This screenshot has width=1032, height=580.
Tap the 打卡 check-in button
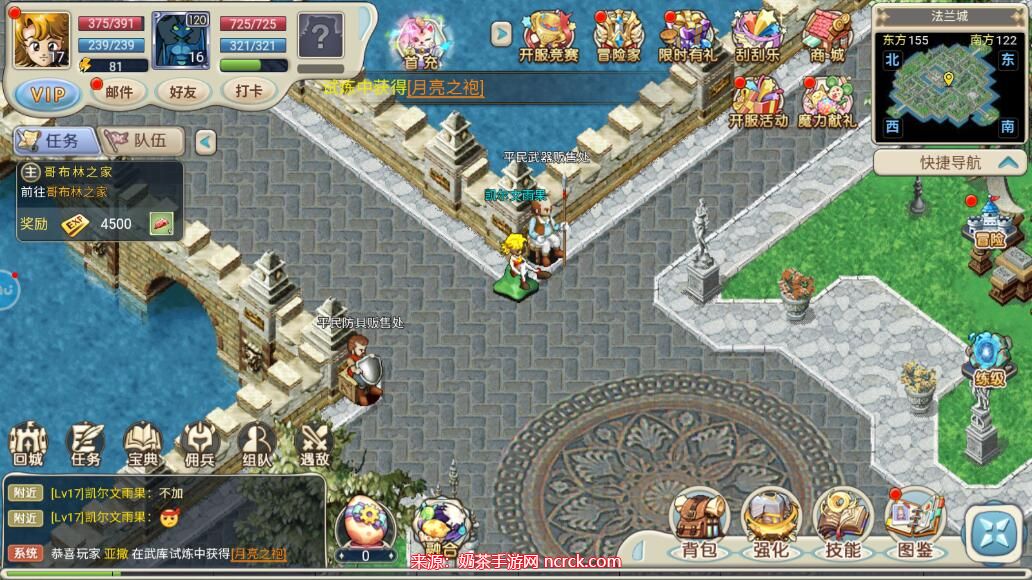(249, 92)
